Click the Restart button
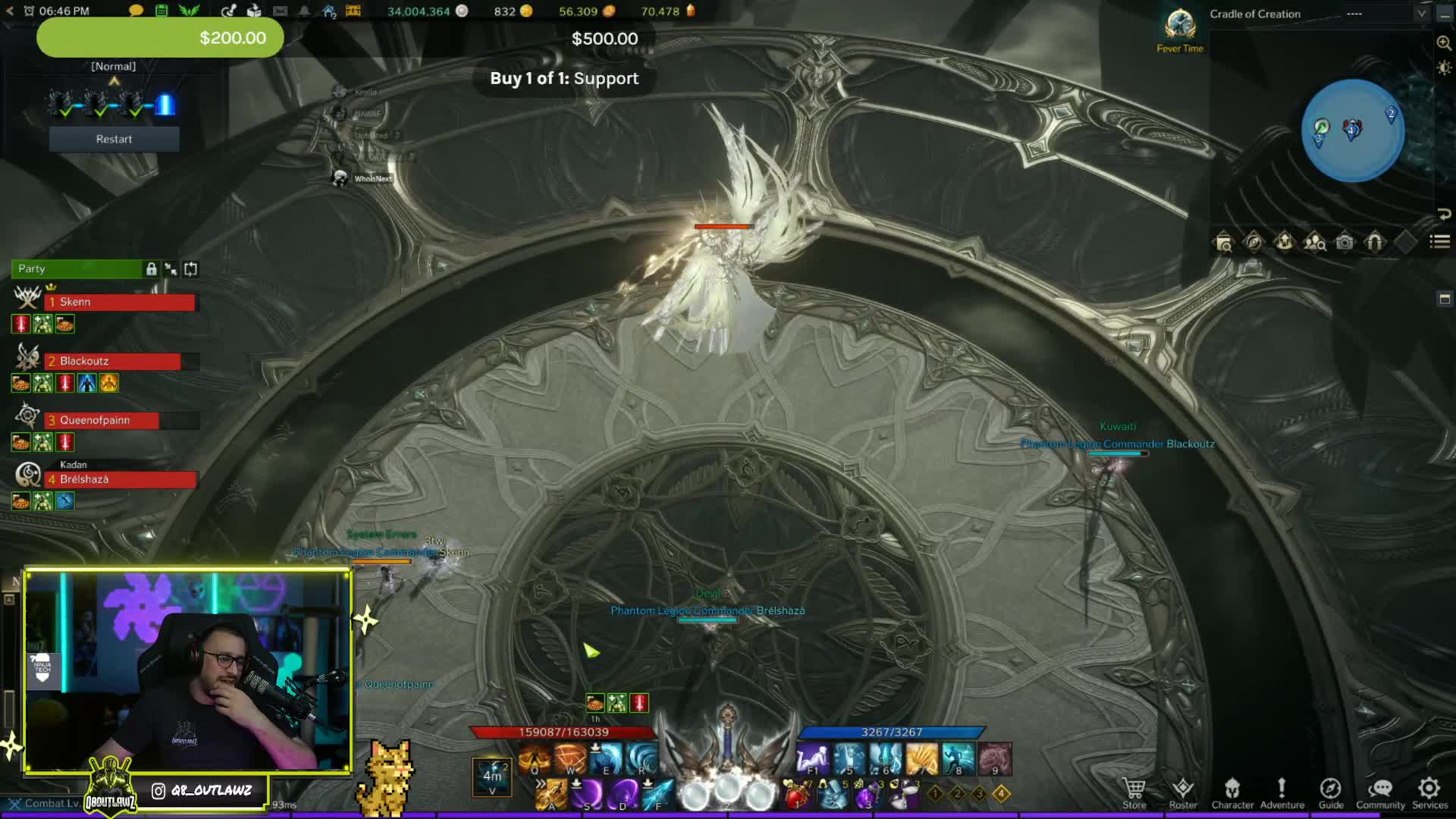Viewport: 1456px width, 819px height. (x=114, y=139)
